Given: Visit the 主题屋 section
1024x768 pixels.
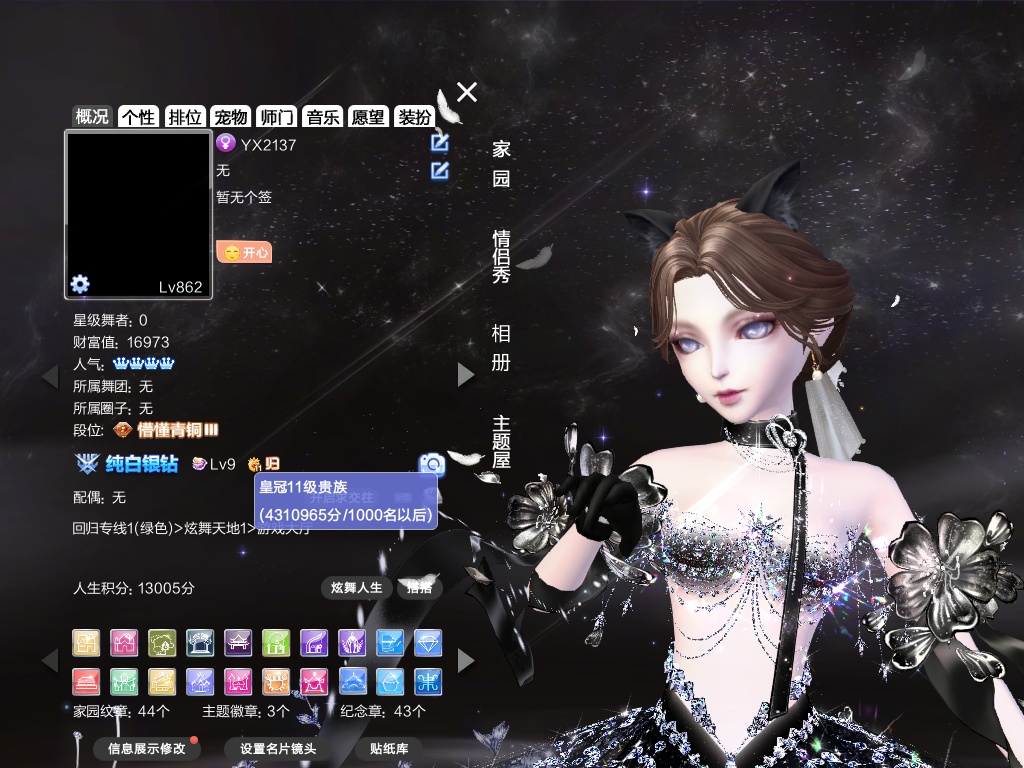Looking at the screenshot, I should pyautogui.click(x=501, y=441).
